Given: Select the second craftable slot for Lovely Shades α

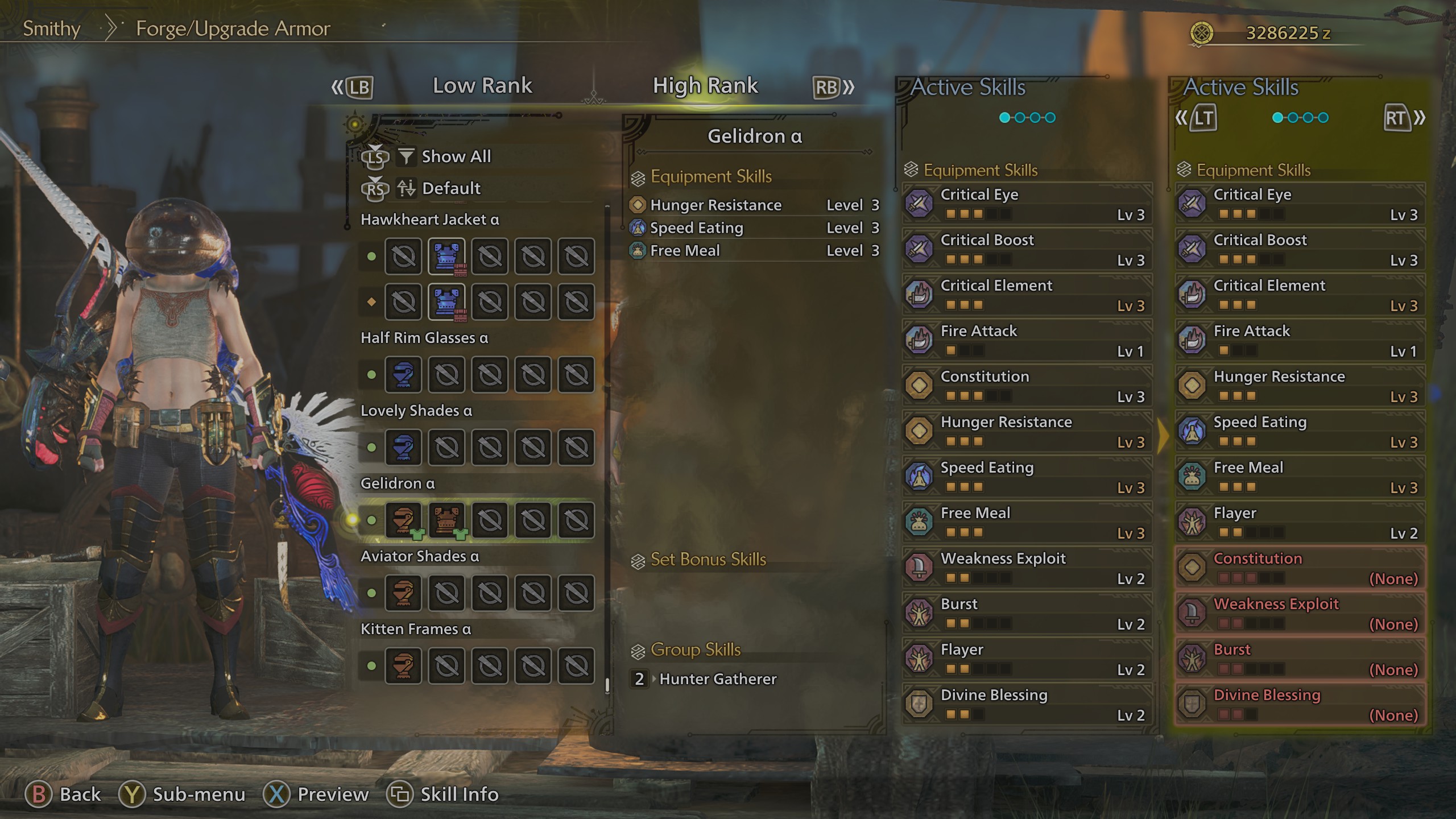Looking at the screenshot, I should (446, 448).
